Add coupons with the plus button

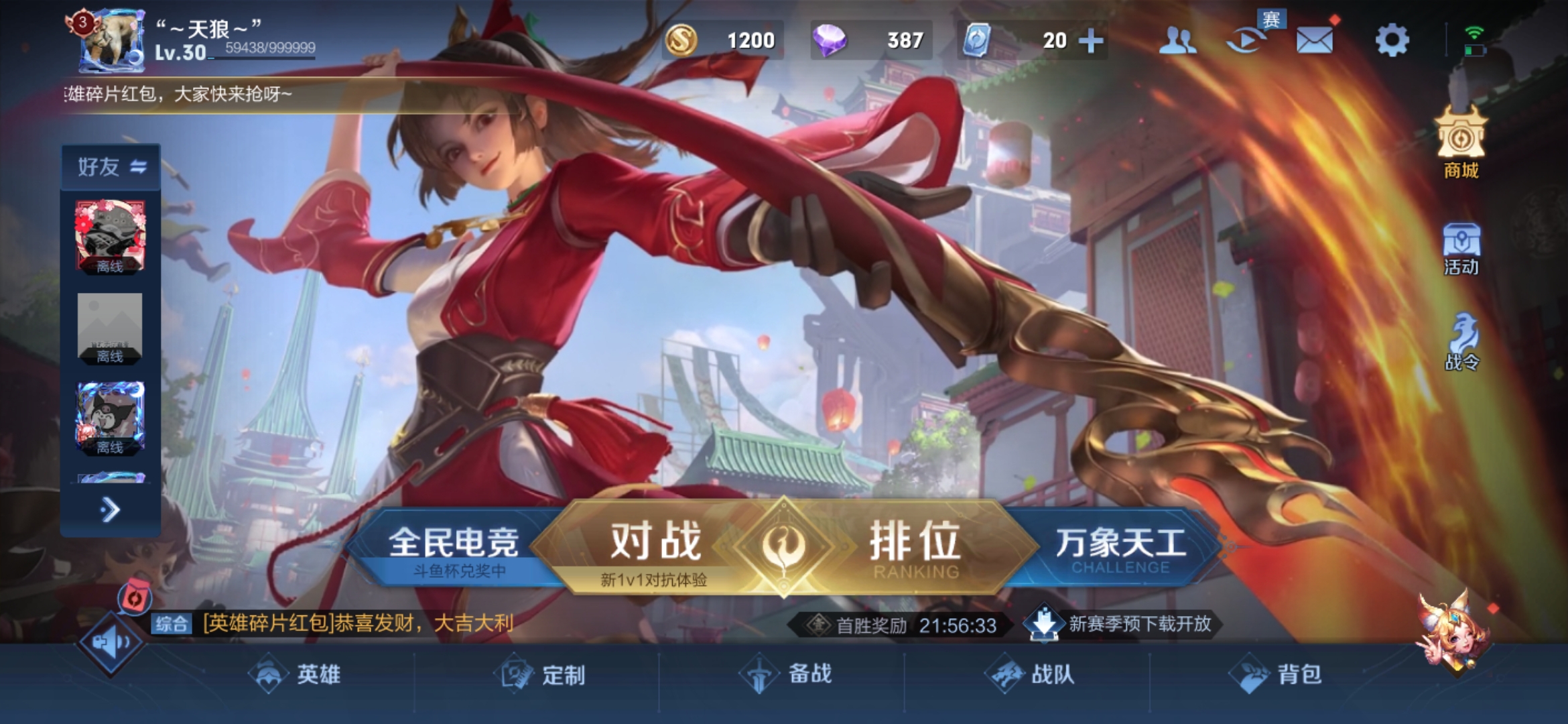[1091, 40]
